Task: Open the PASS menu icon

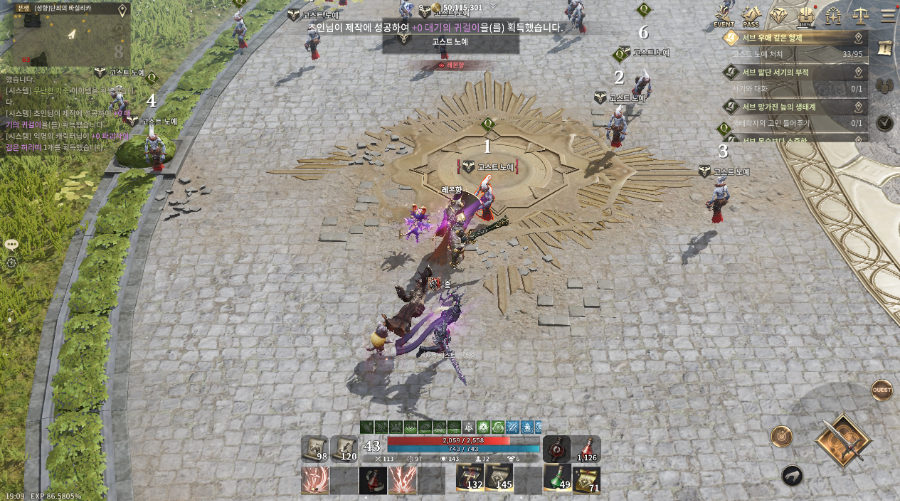Action: [x=751, y=15]
